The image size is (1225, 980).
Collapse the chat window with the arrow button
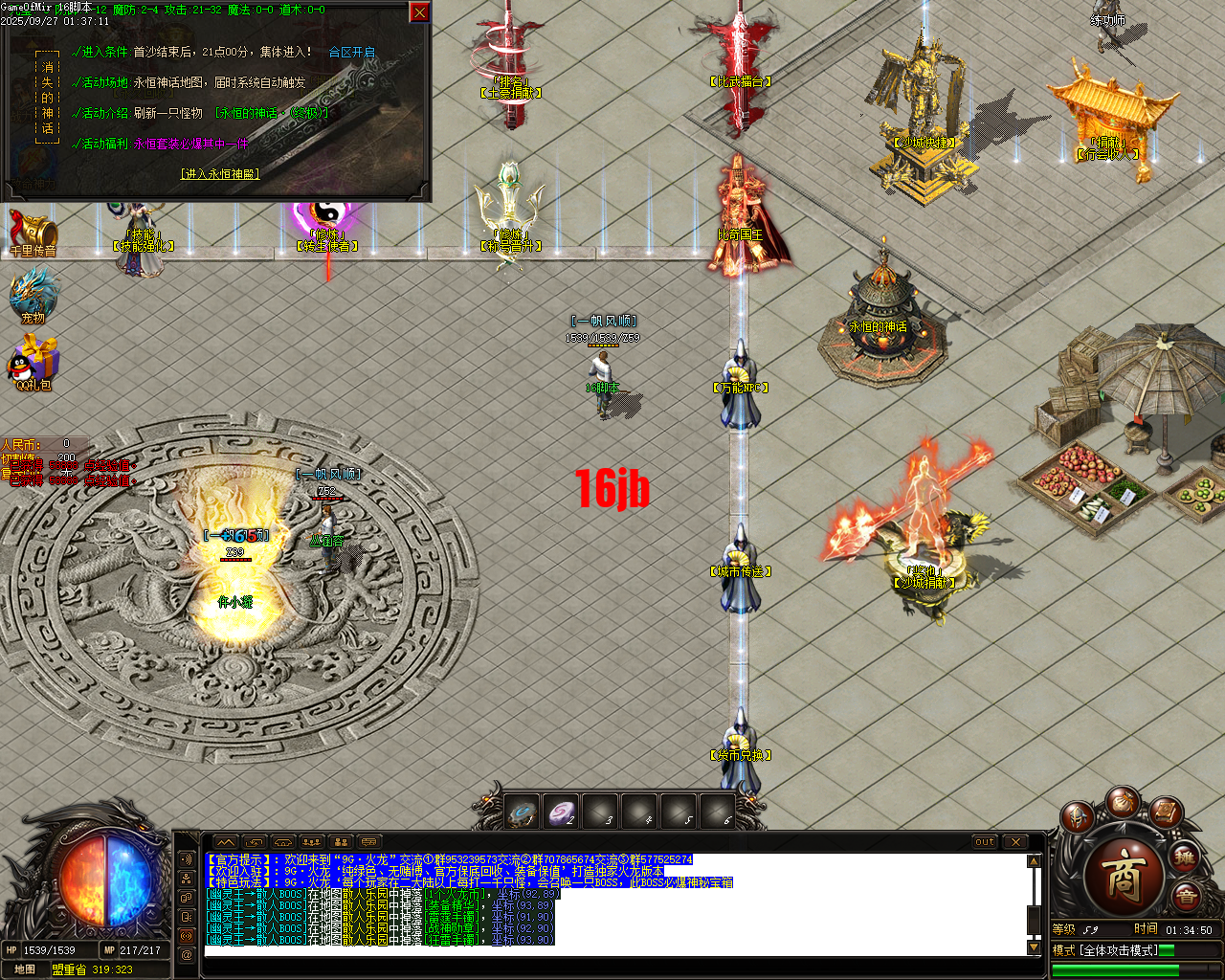point(226,842)
